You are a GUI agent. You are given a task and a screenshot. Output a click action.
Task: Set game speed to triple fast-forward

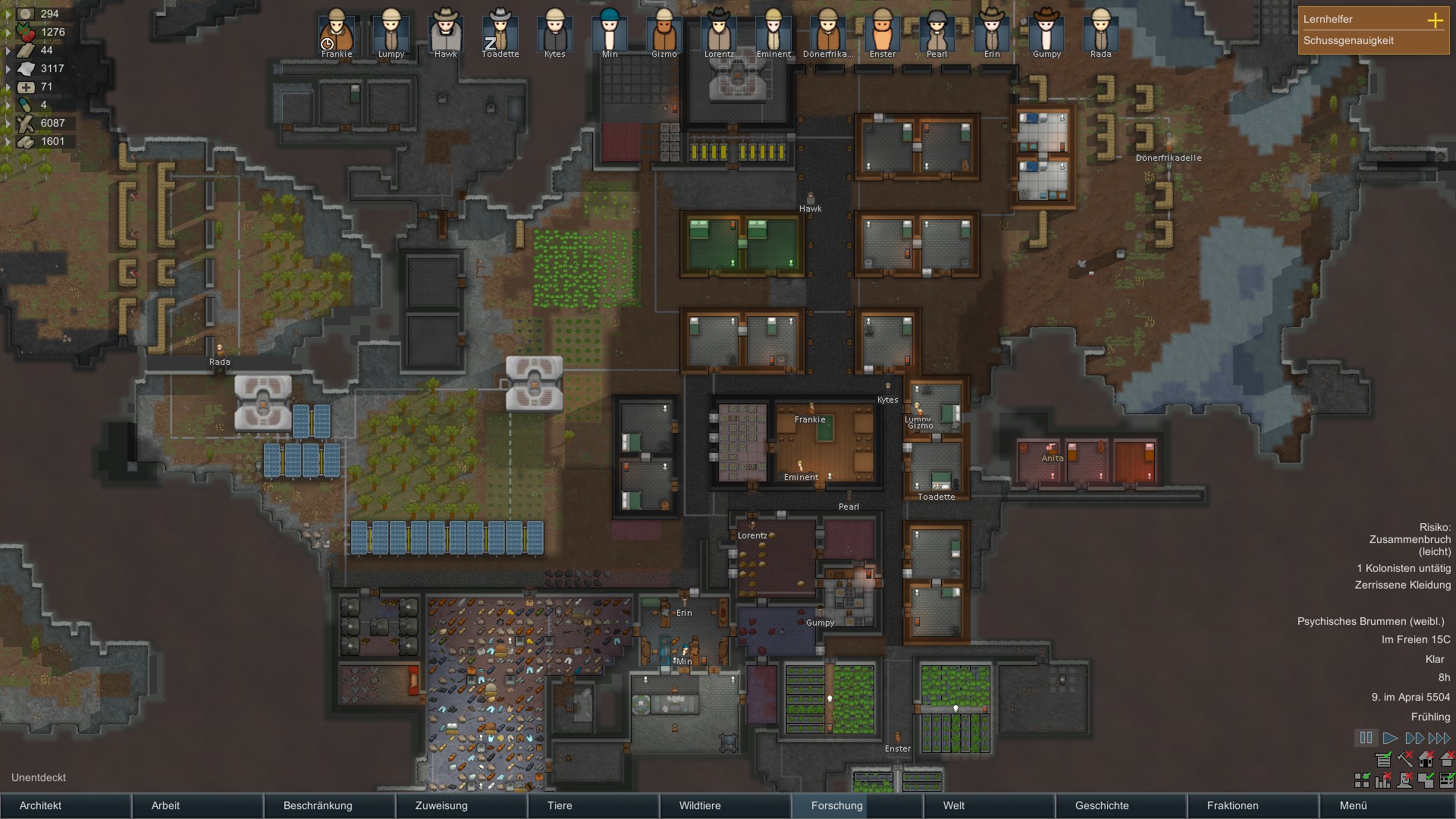1439,738
